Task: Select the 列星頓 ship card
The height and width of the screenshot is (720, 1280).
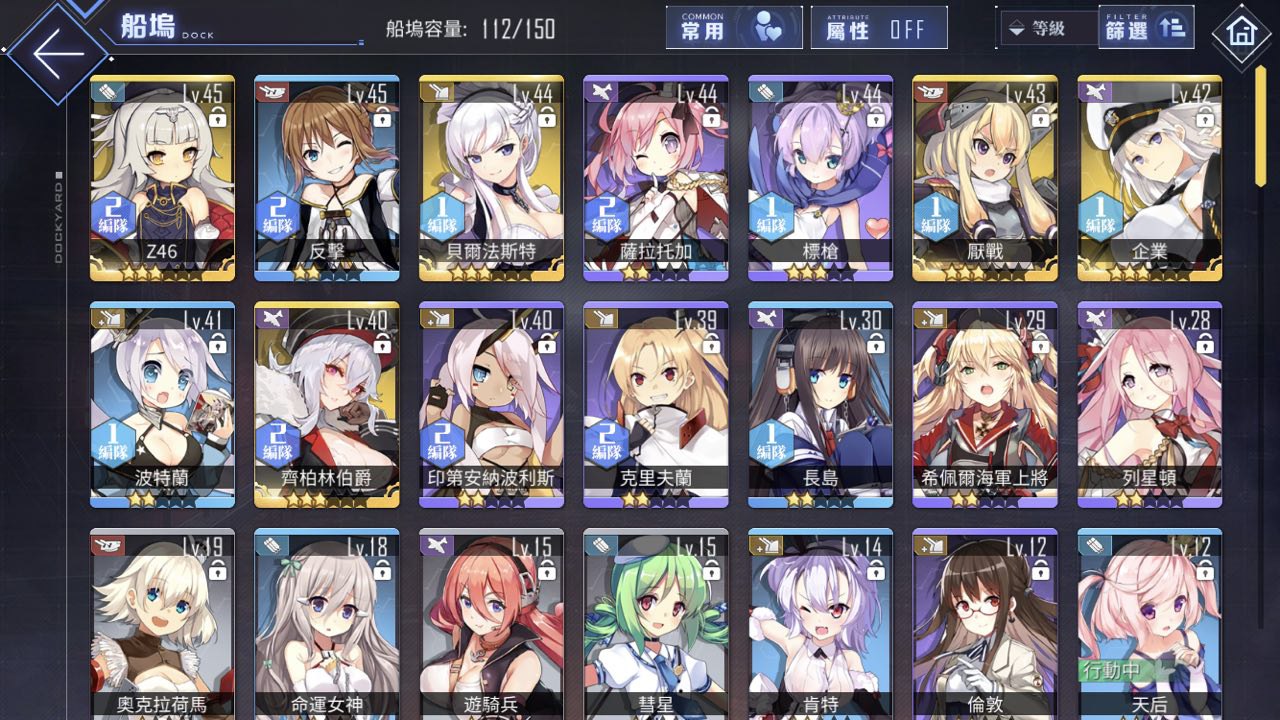Action: click(x=1149, y=405)
